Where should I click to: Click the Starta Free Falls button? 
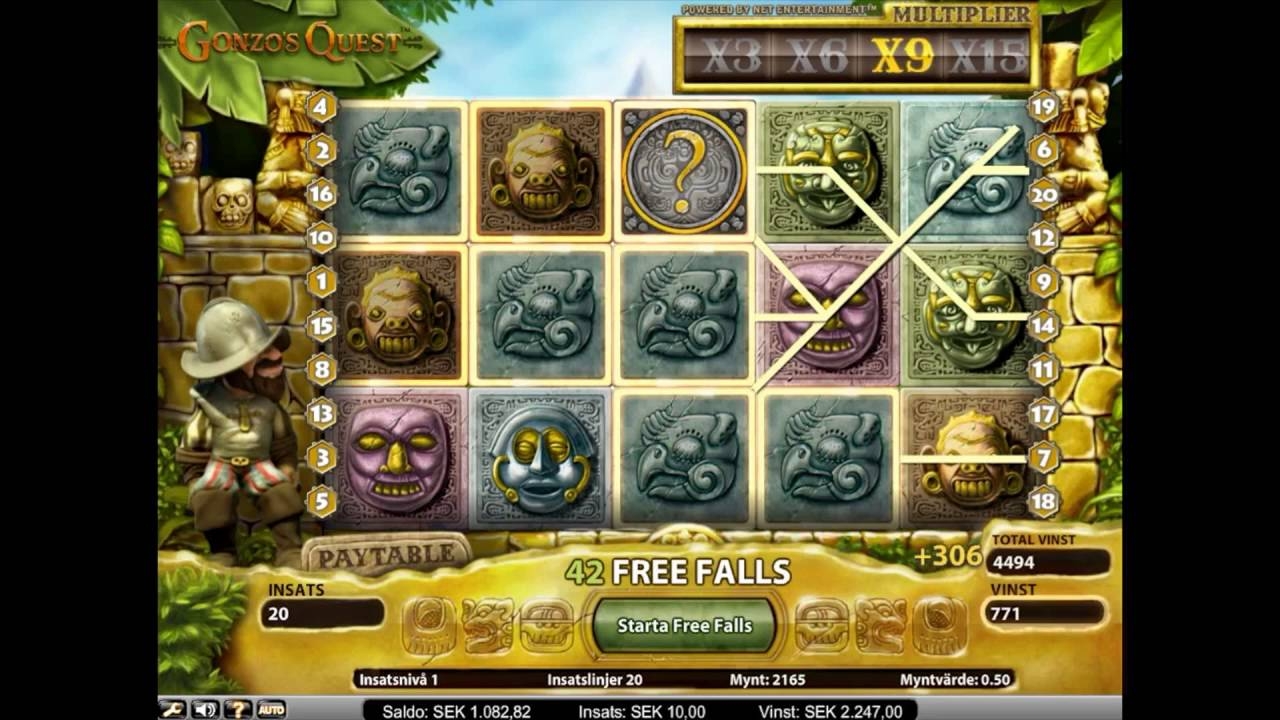684,626
